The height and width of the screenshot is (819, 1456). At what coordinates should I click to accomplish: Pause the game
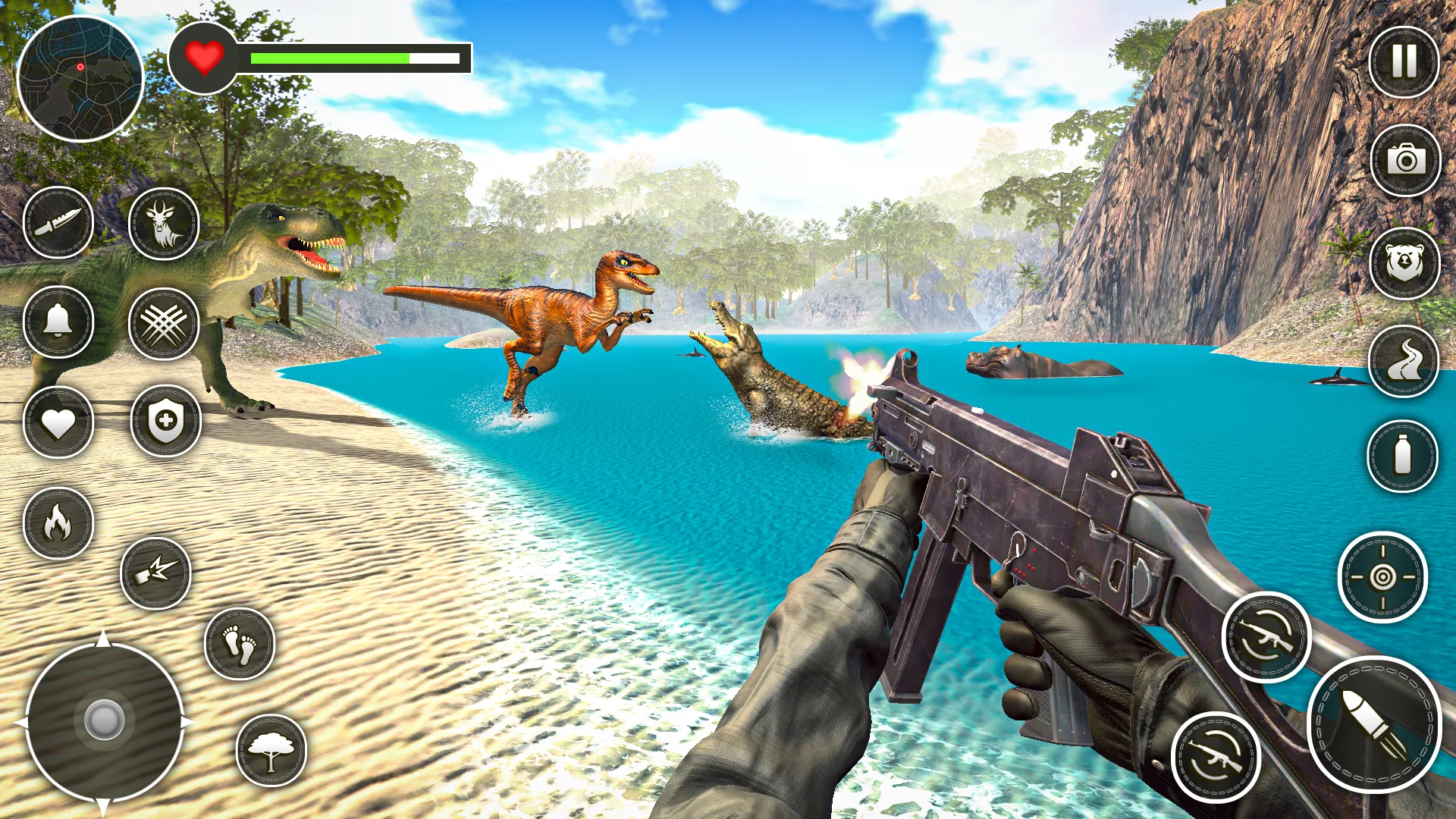click(x=1404, y=62)
